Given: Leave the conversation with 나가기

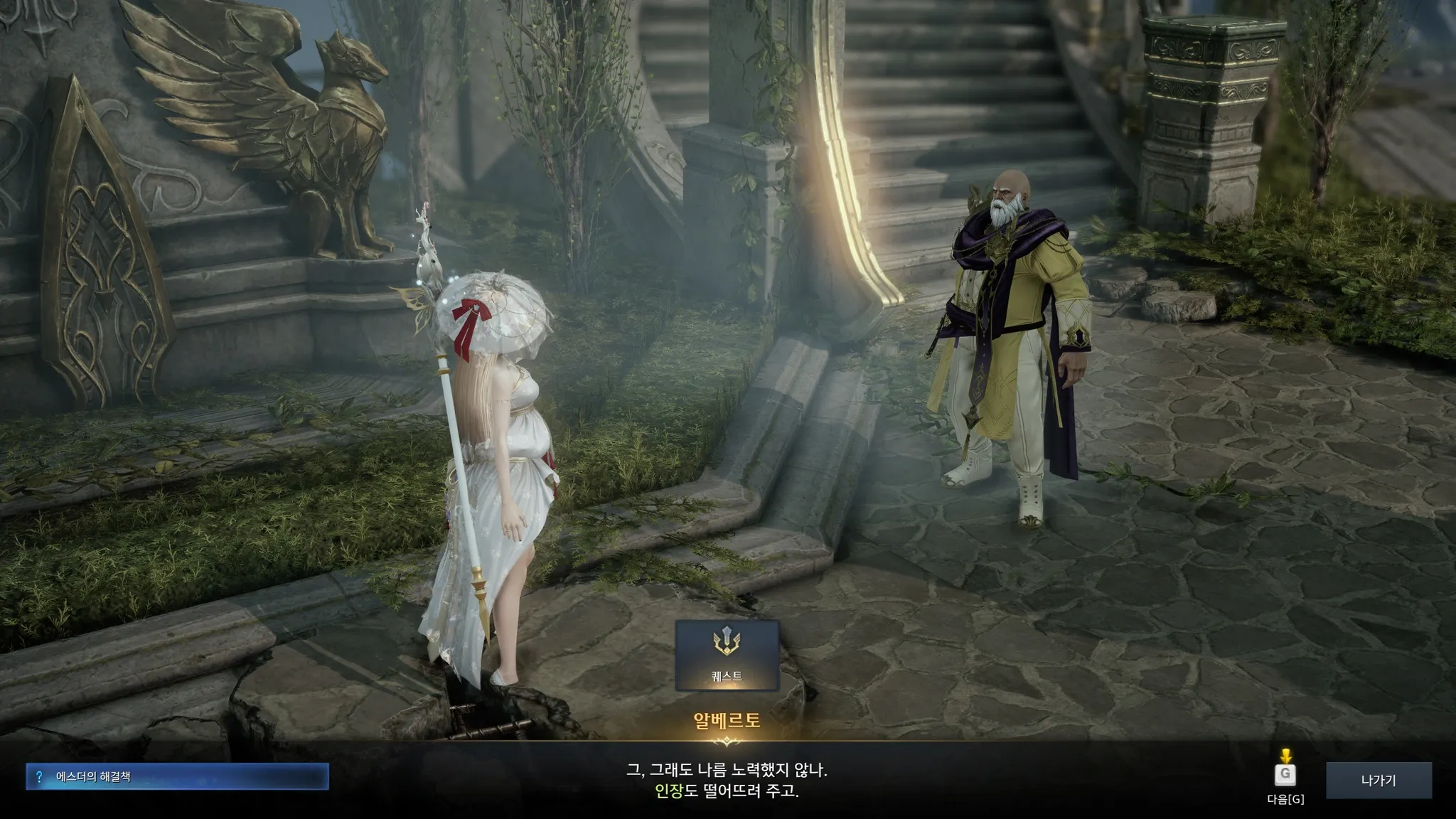Looking at the screenshot, I should (x=1378, y=780).
